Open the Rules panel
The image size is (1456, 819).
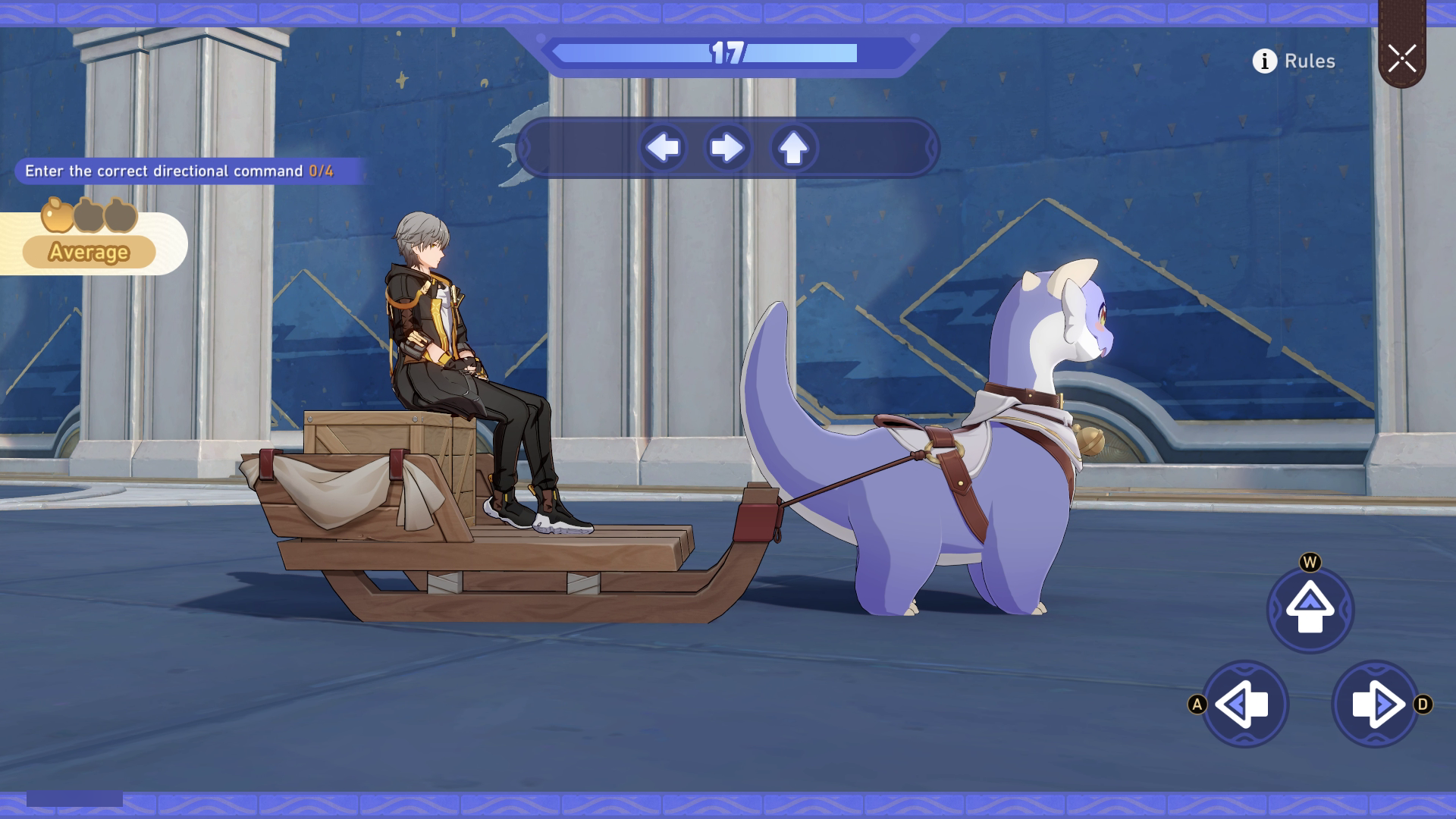[x=1310, y=61]
